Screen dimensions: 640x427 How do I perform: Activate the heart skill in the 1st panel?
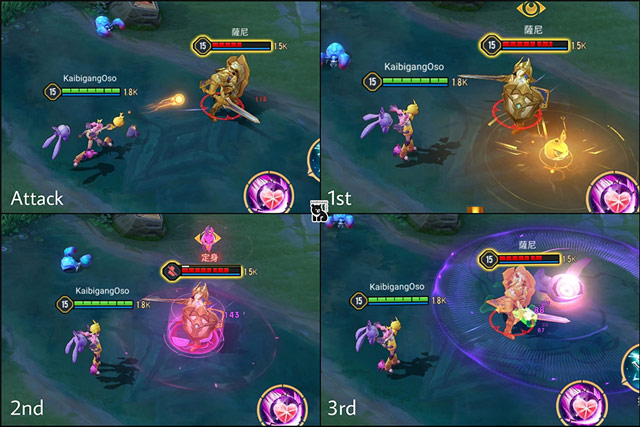(x=614, y=193)
